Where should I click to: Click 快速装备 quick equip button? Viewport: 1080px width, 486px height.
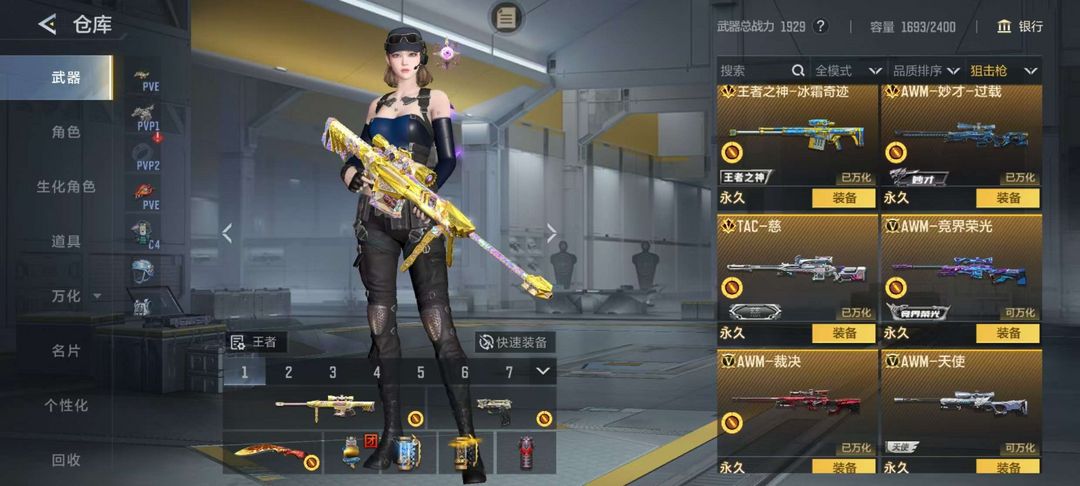(514, 342)
